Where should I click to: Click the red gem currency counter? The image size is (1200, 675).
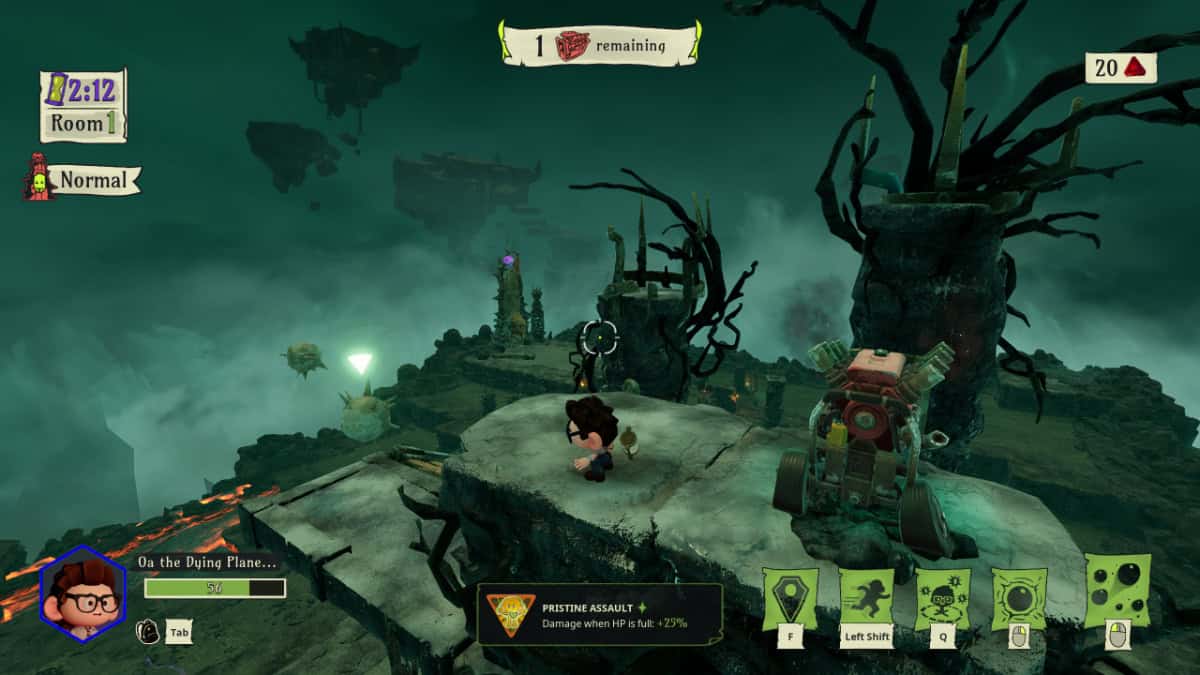(x=1120, y=68)
